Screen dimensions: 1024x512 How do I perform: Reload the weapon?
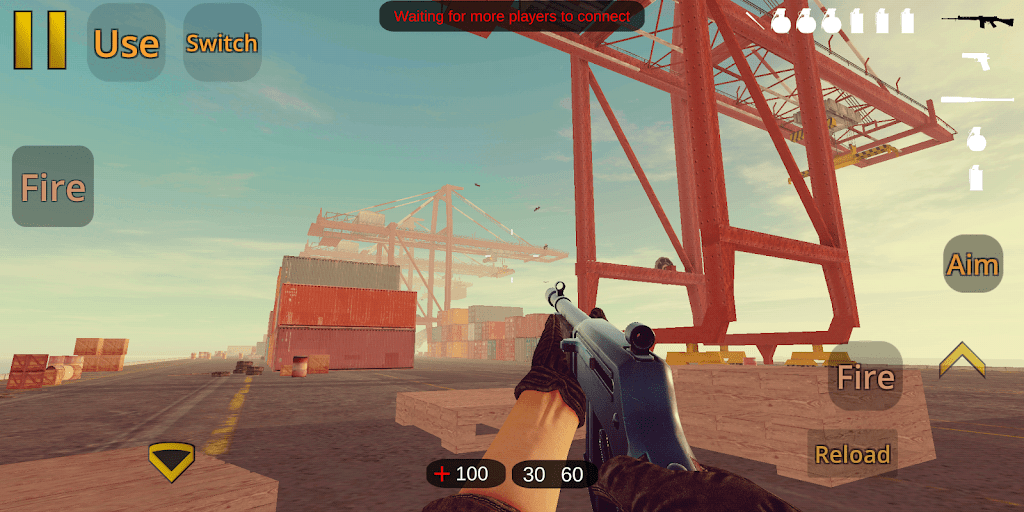852,454
